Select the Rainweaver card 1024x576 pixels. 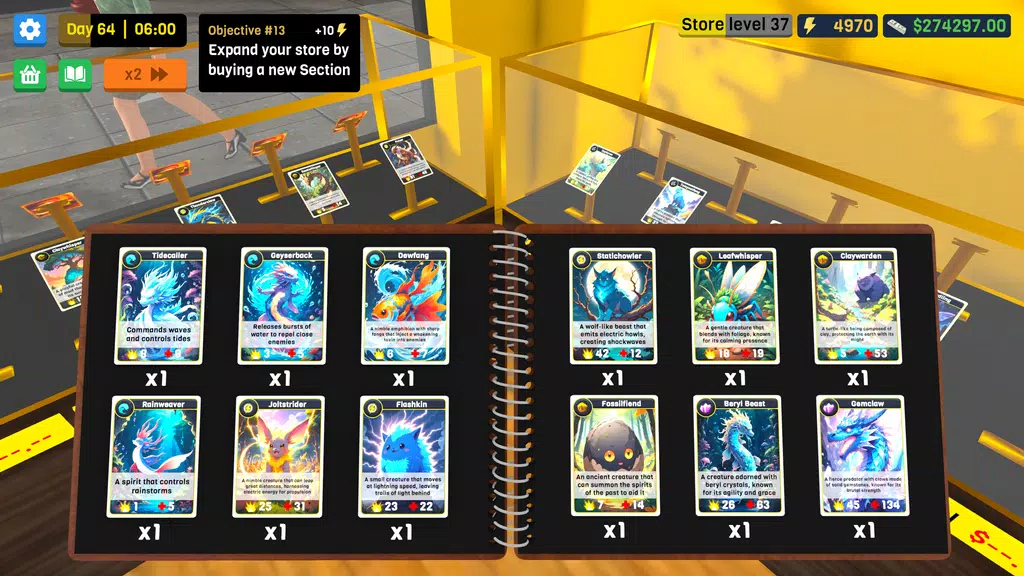pyautogui.click(x=155, y=456)
